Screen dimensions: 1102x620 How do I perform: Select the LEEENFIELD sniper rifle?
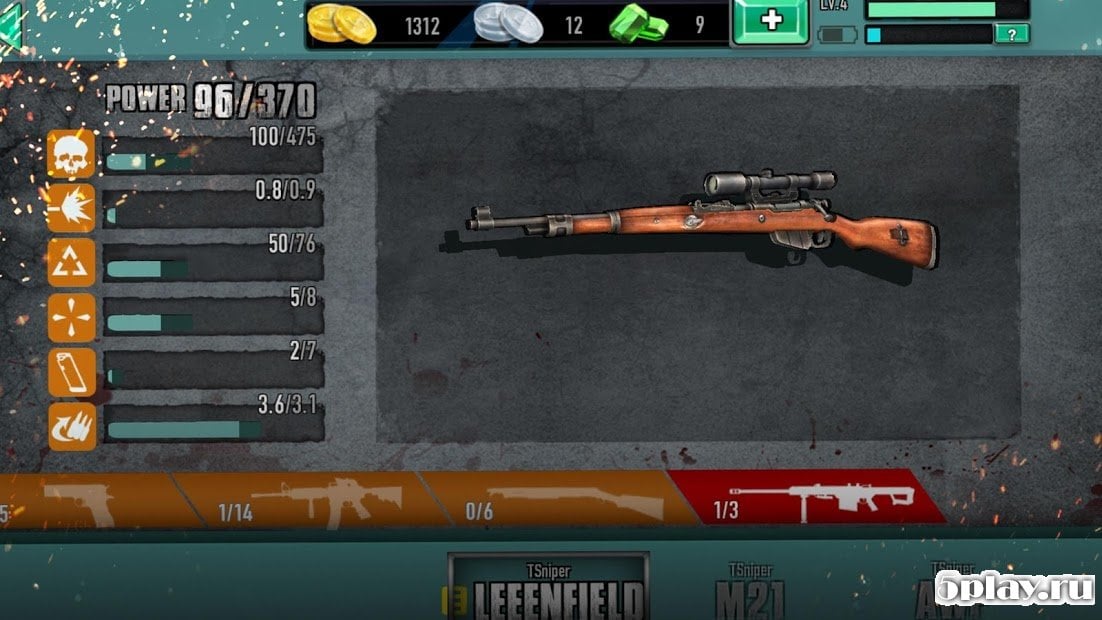(548, 588)
